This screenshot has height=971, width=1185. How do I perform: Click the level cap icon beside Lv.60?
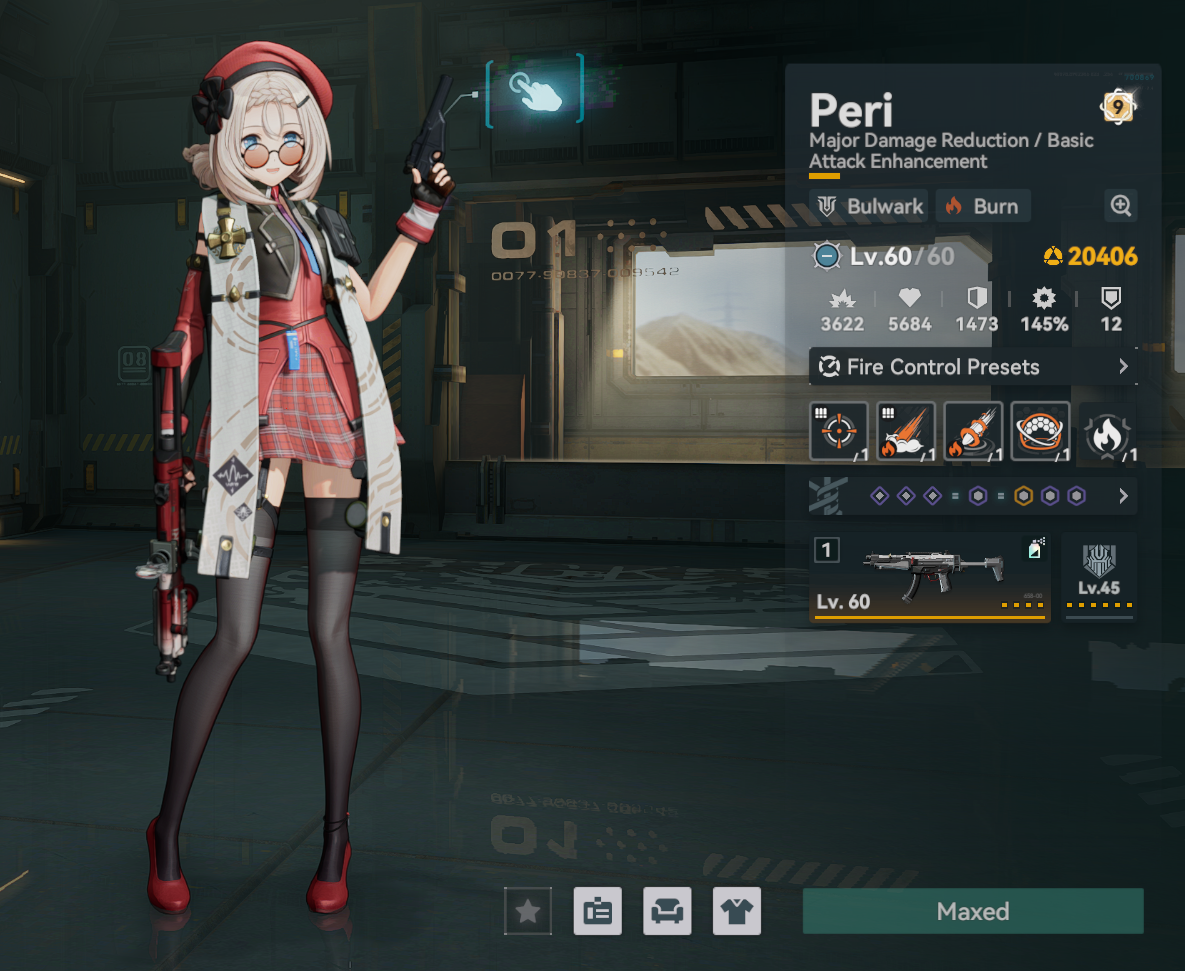[827, 257]
